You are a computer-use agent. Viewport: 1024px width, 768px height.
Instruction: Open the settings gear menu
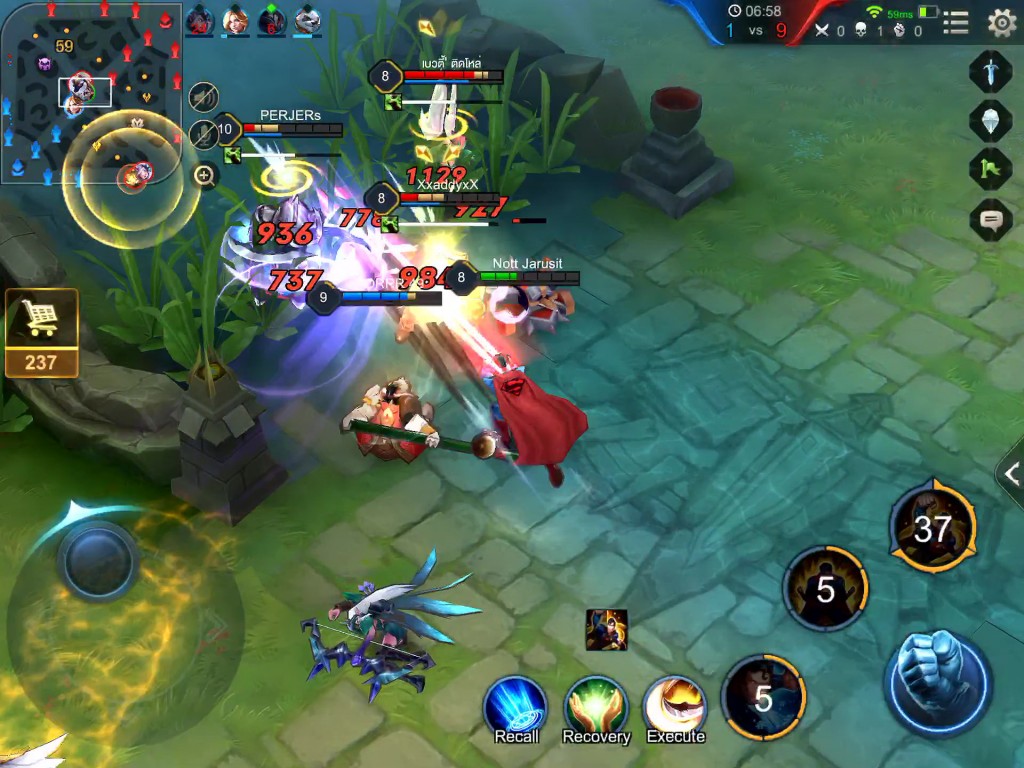pyautogui.click(x=1001, y=22)
